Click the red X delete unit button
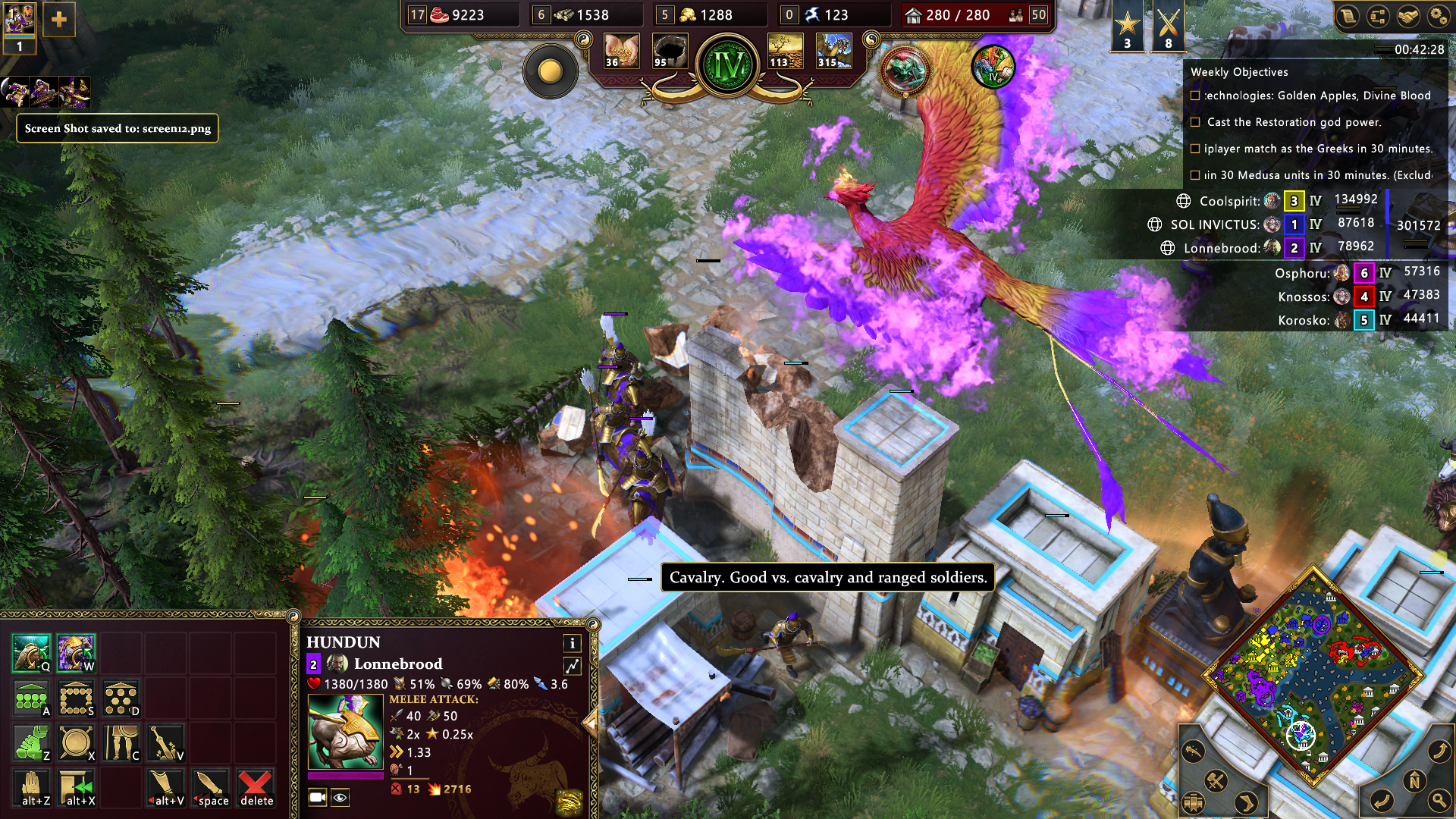Screen dimensions: 1456x819 click(256, 788)
